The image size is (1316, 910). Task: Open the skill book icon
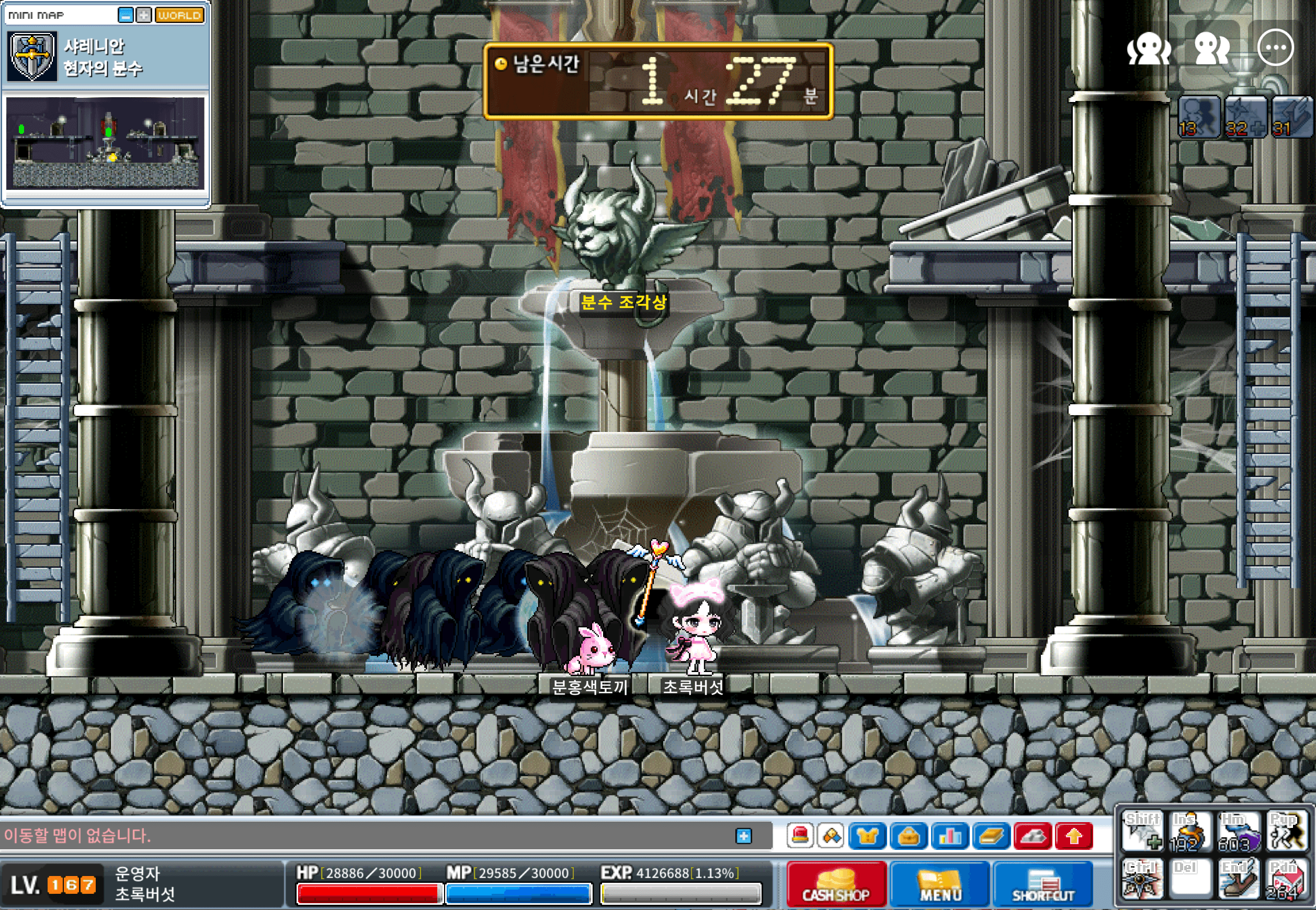pos(991,836)
